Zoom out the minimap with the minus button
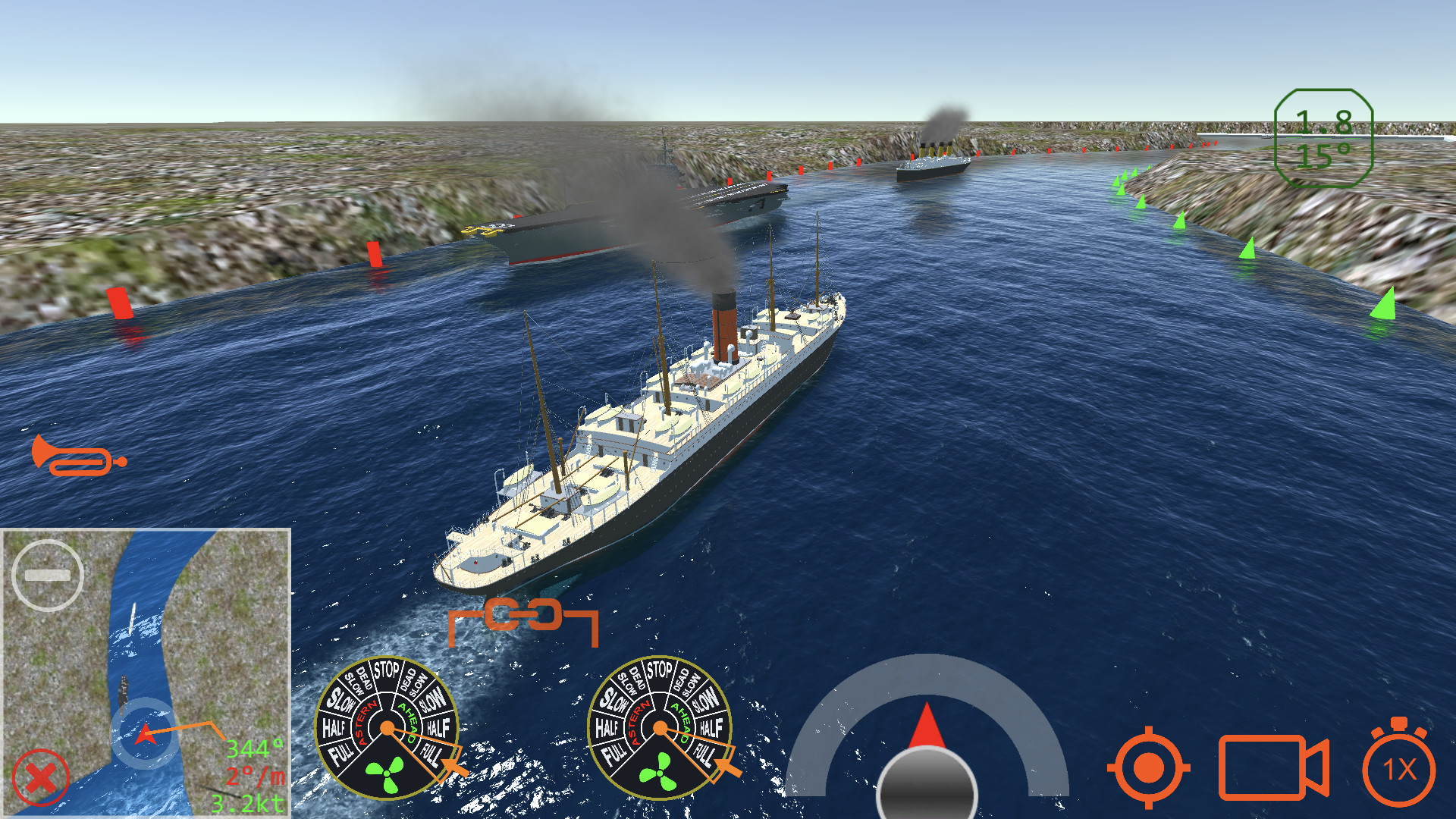1456x819 pixels. [x=48, y=573]
